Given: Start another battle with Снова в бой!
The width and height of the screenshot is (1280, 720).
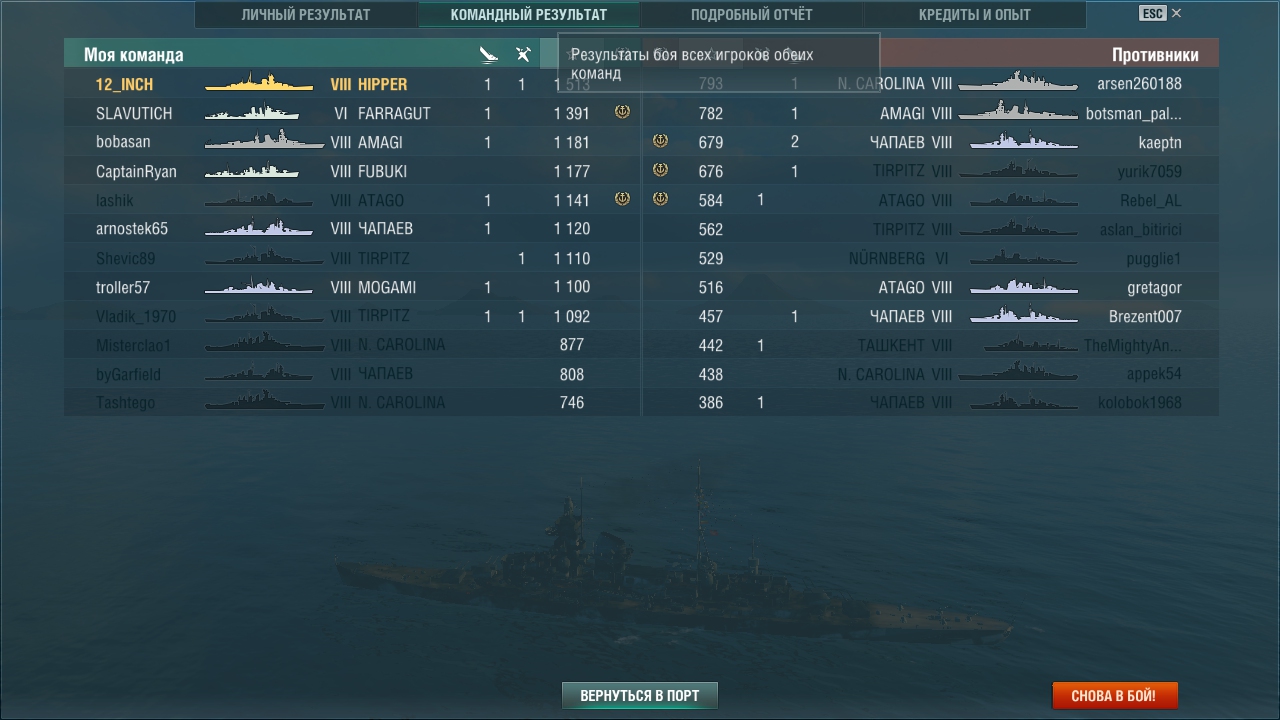Looking at the screenshot, I should 1114,695.
